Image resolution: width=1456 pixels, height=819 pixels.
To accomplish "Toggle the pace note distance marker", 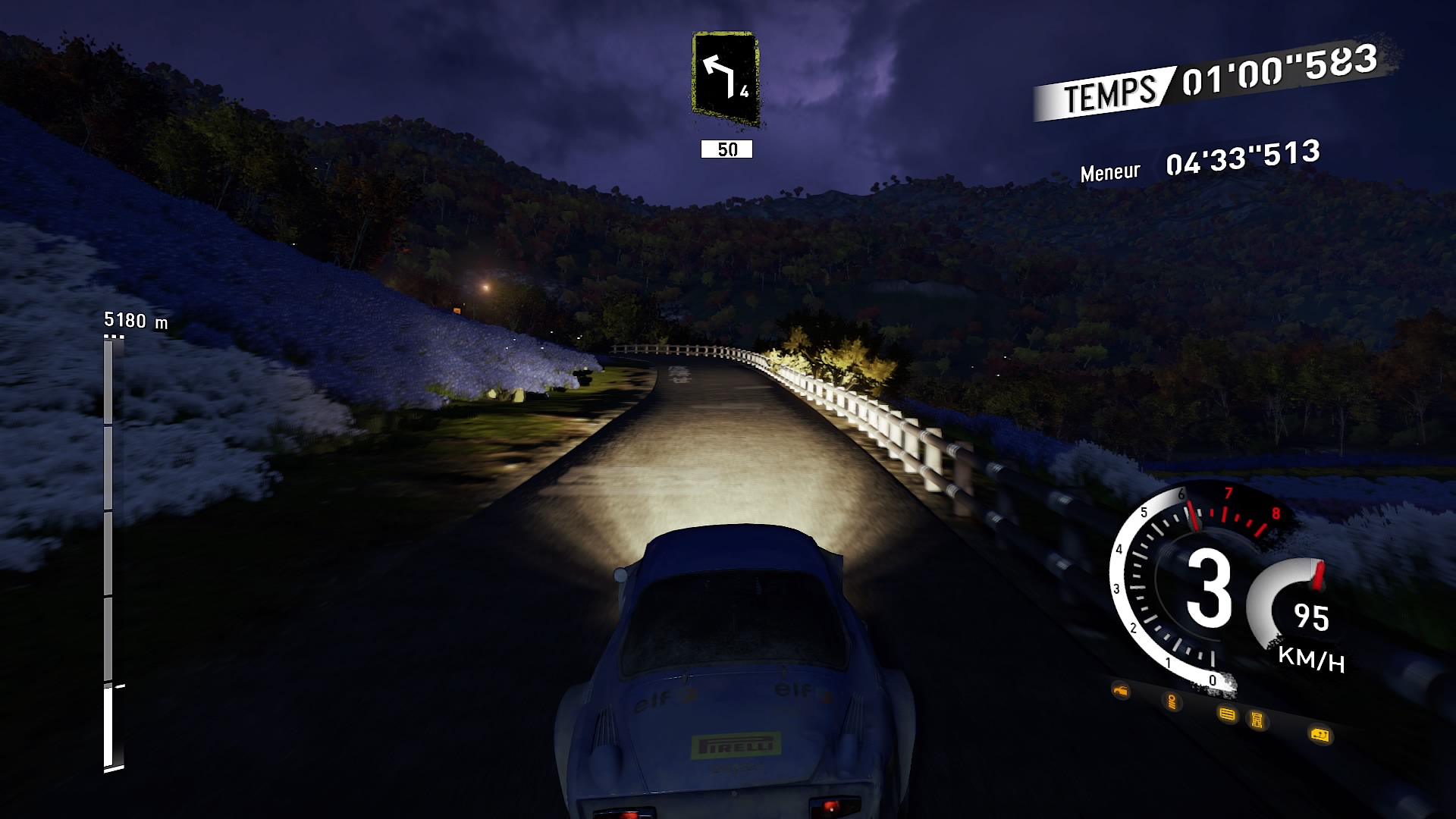I will point(727,150).
